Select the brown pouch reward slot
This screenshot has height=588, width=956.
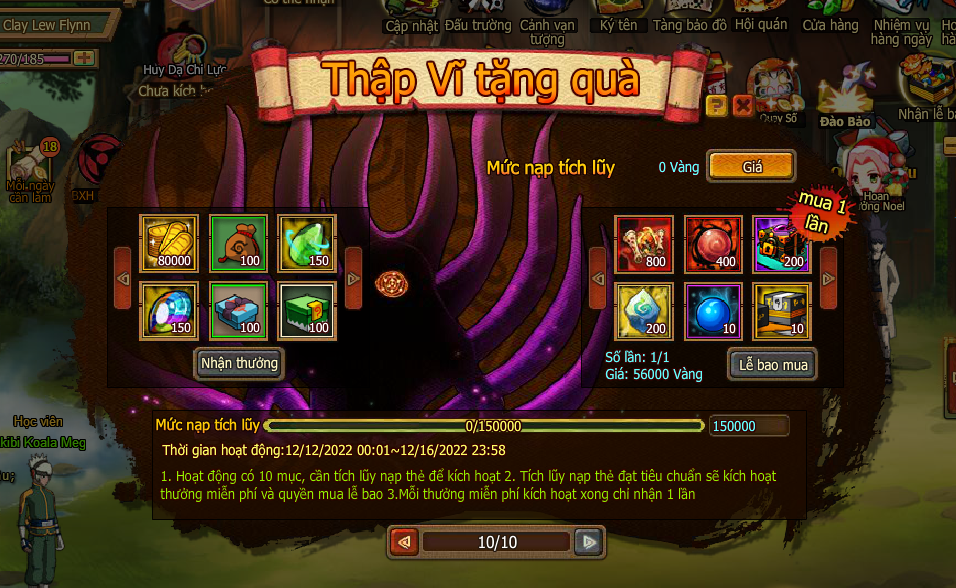click(238, 243)
